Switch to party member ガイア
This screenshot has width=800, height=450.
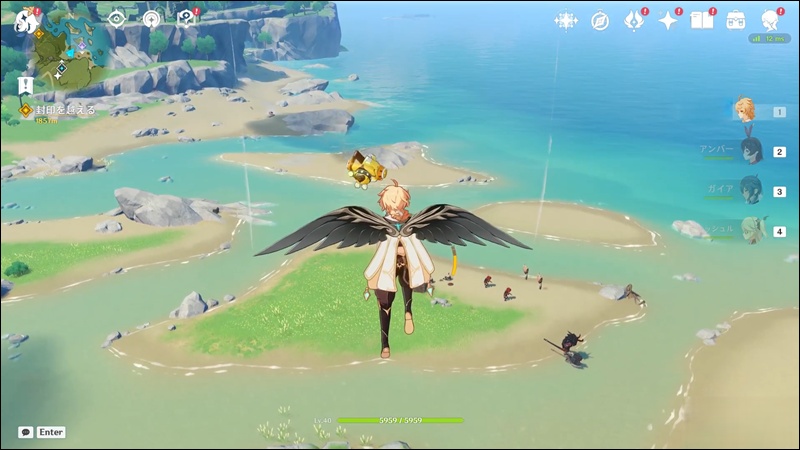point(750,190)
